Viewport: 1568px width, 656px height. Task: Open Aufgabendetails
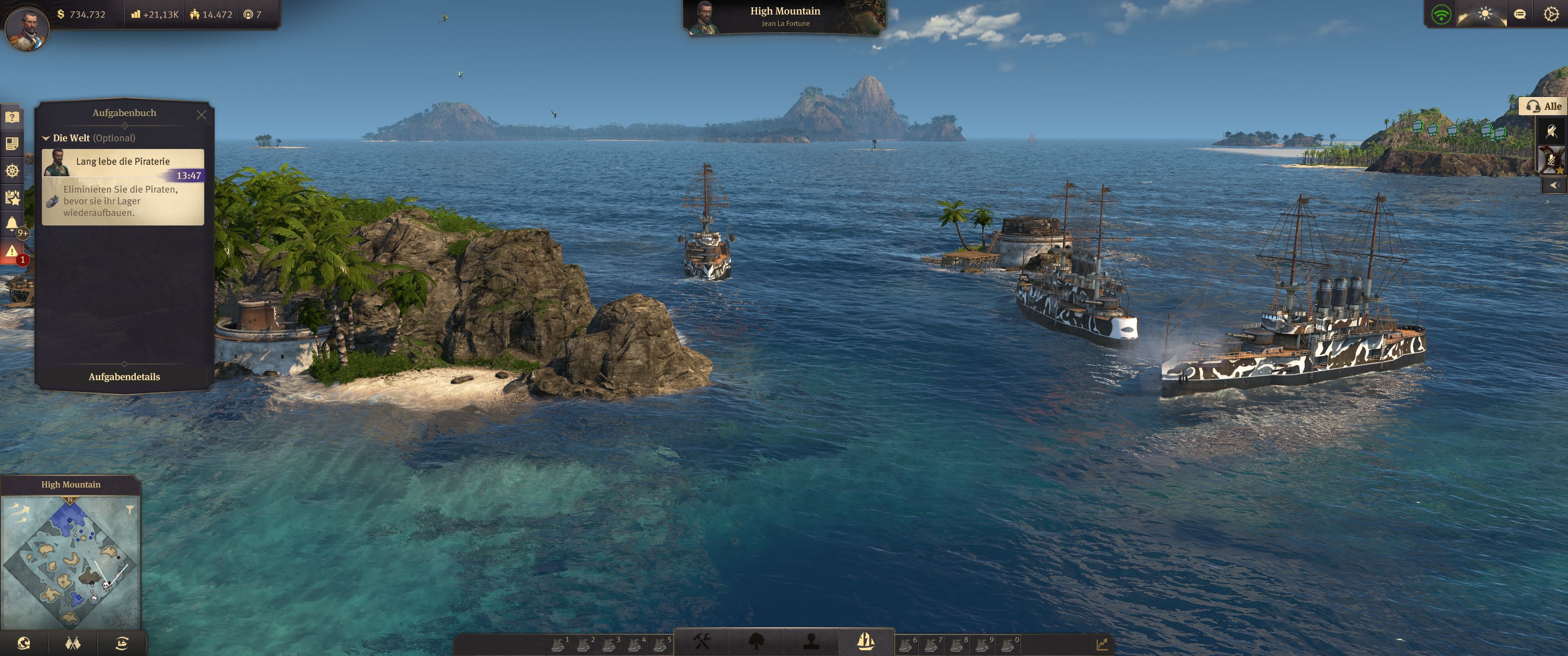point(124,377)
